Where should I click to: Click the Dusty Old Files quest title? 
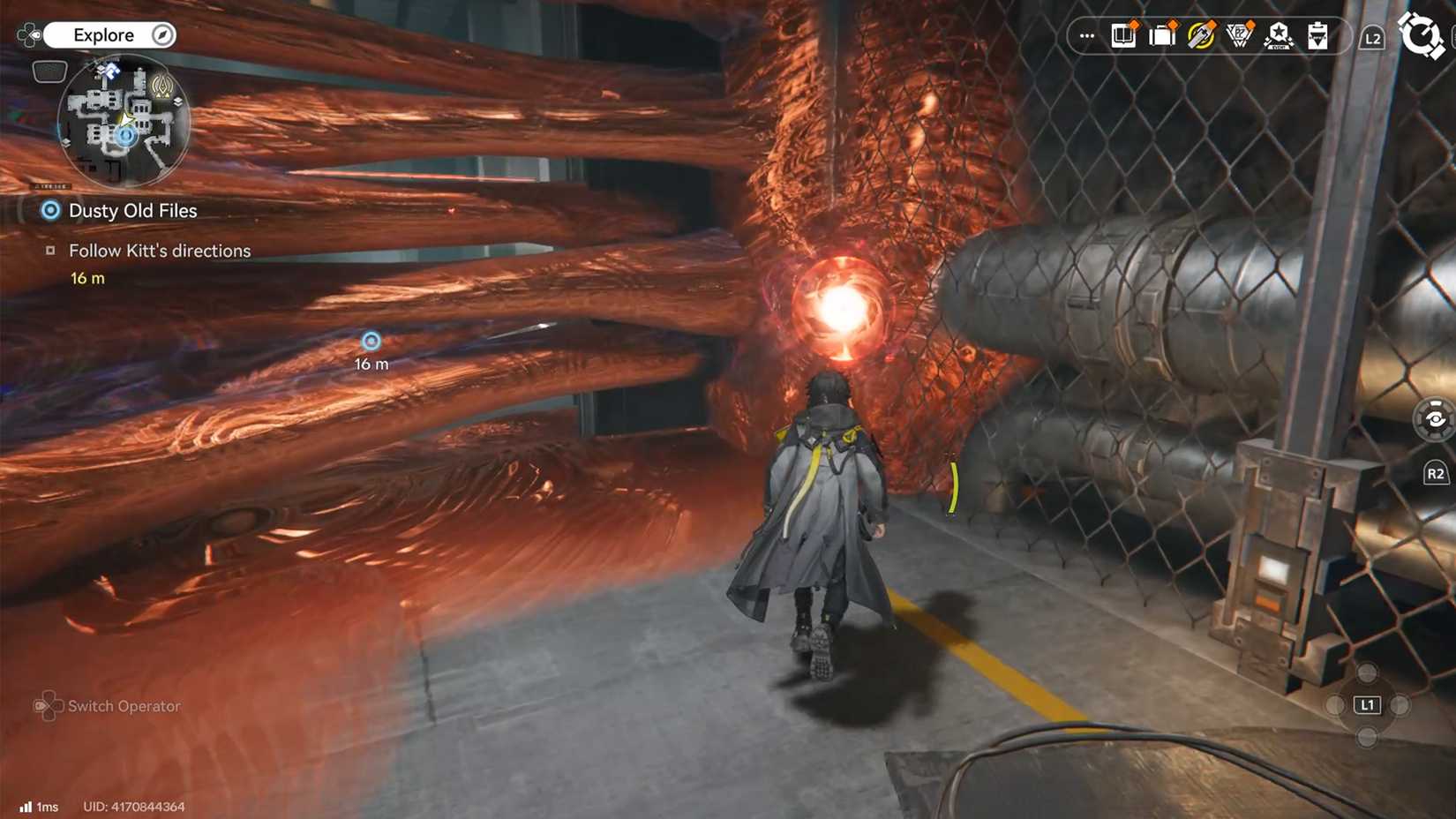tap(131, 210)
